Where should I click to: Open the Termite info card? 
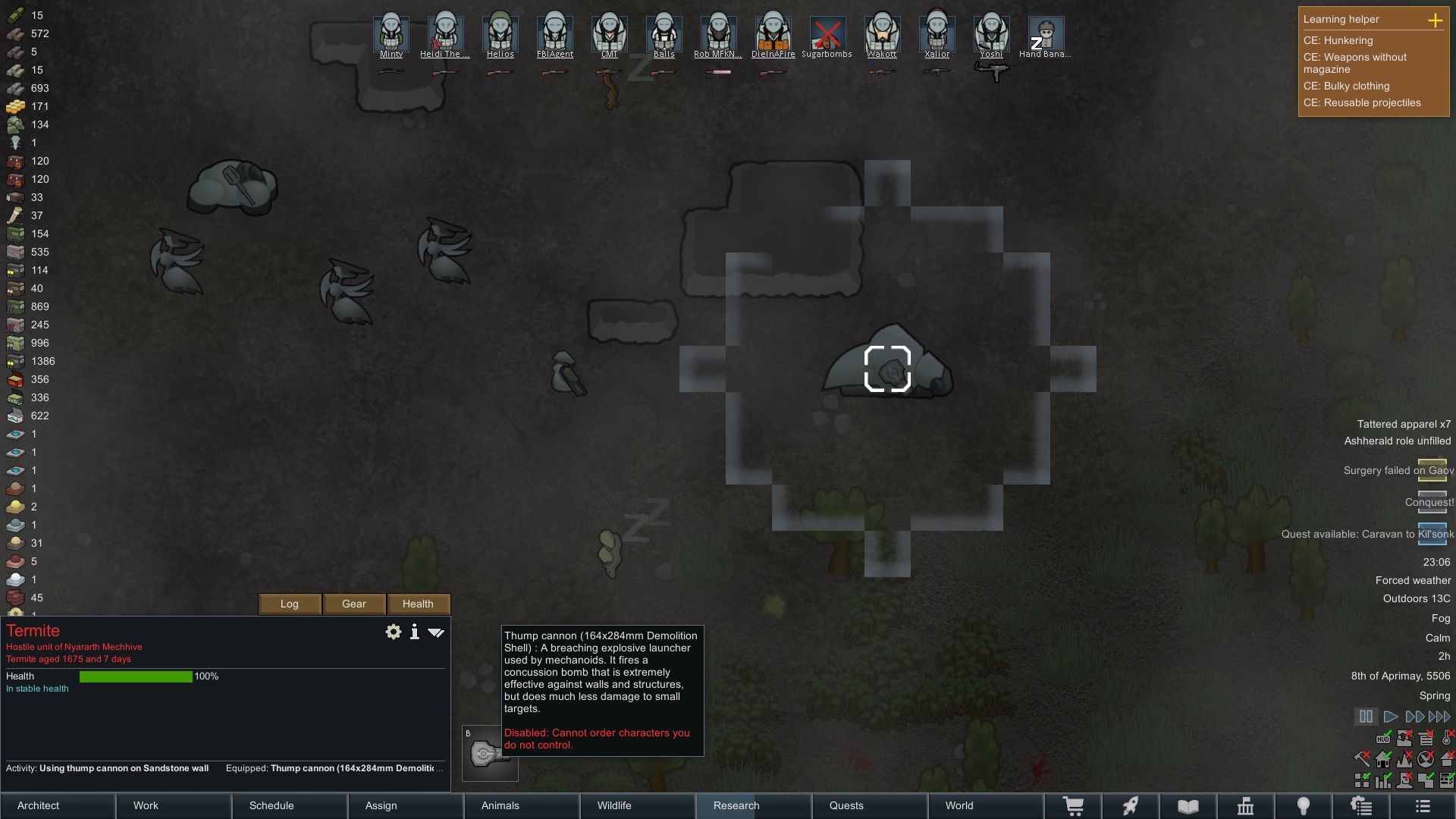pos(415,632)
